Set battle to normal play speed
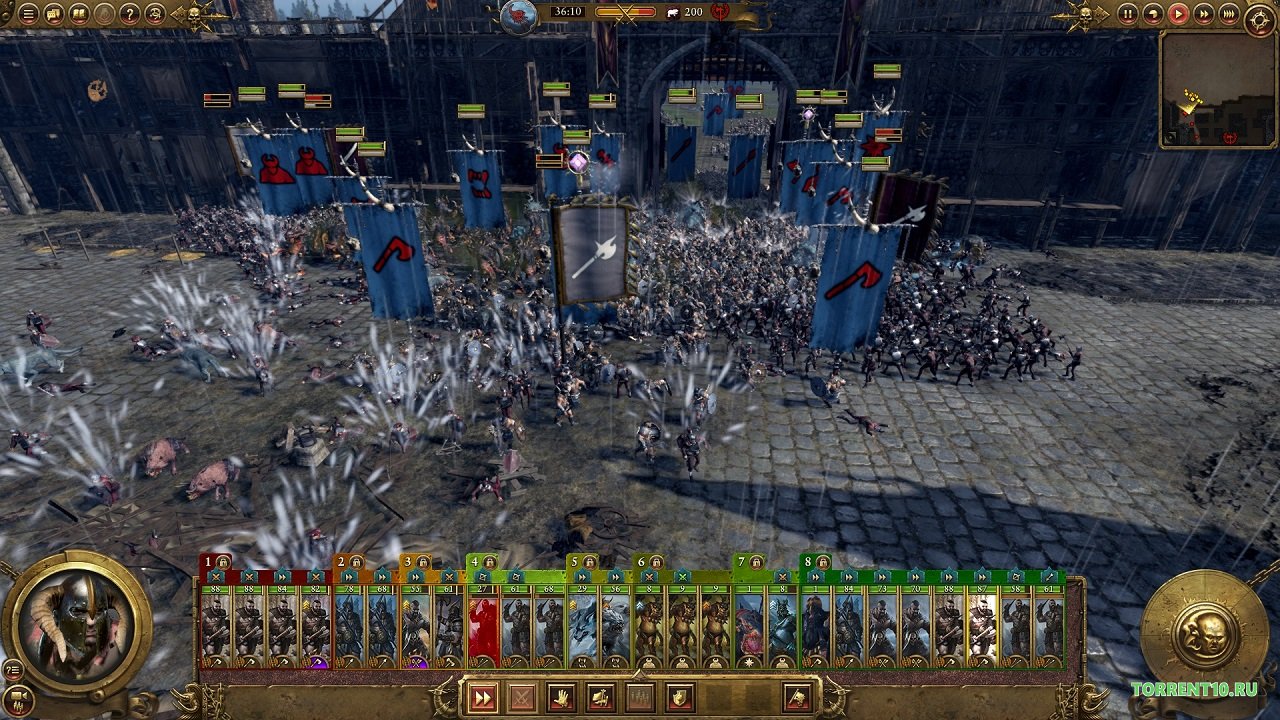Viewport: 1280px width, 720px height. pos(1178,14)
